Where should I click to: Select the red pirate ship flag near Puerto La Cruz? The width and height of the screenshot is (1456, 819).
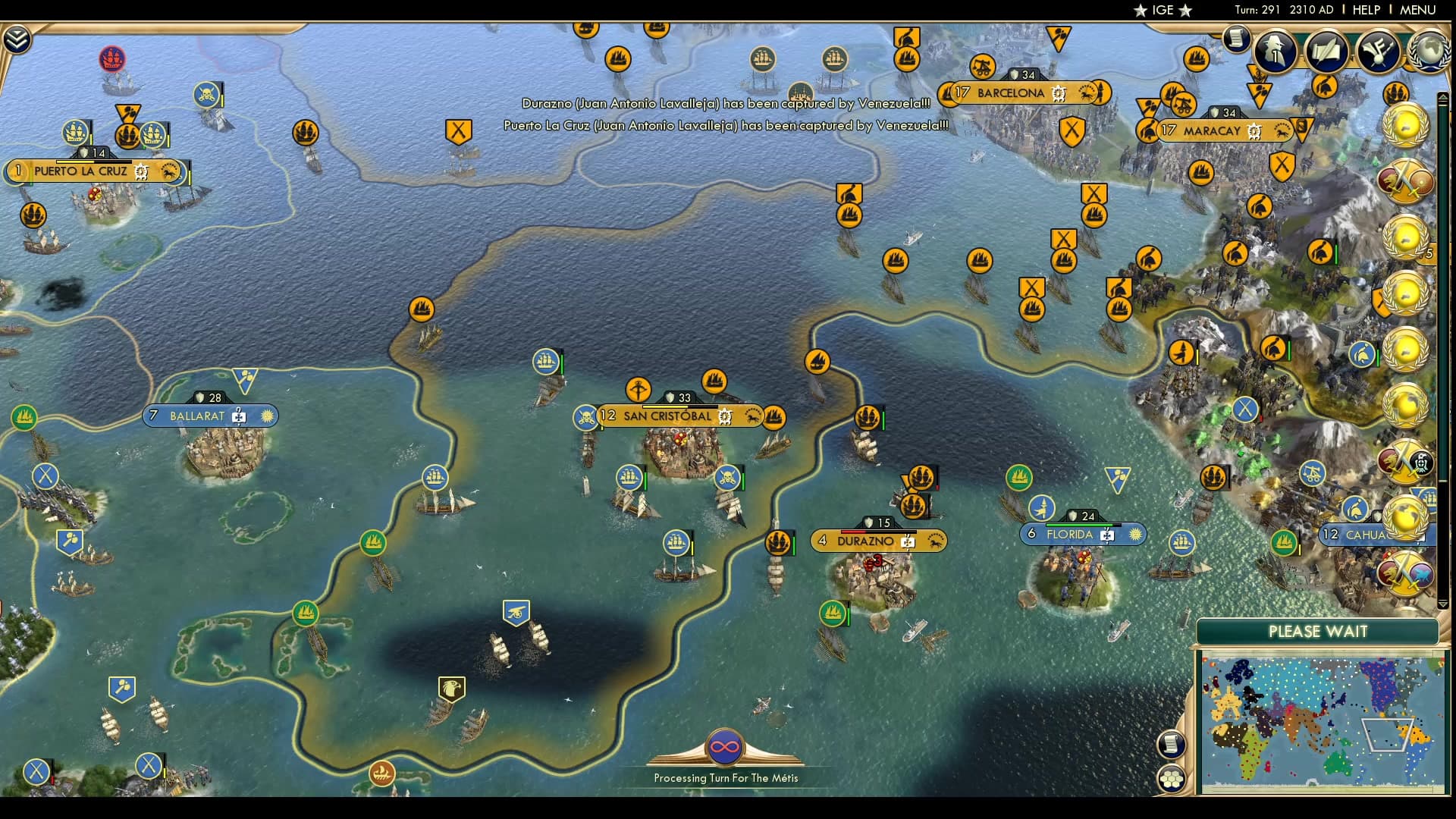[114, 58]
